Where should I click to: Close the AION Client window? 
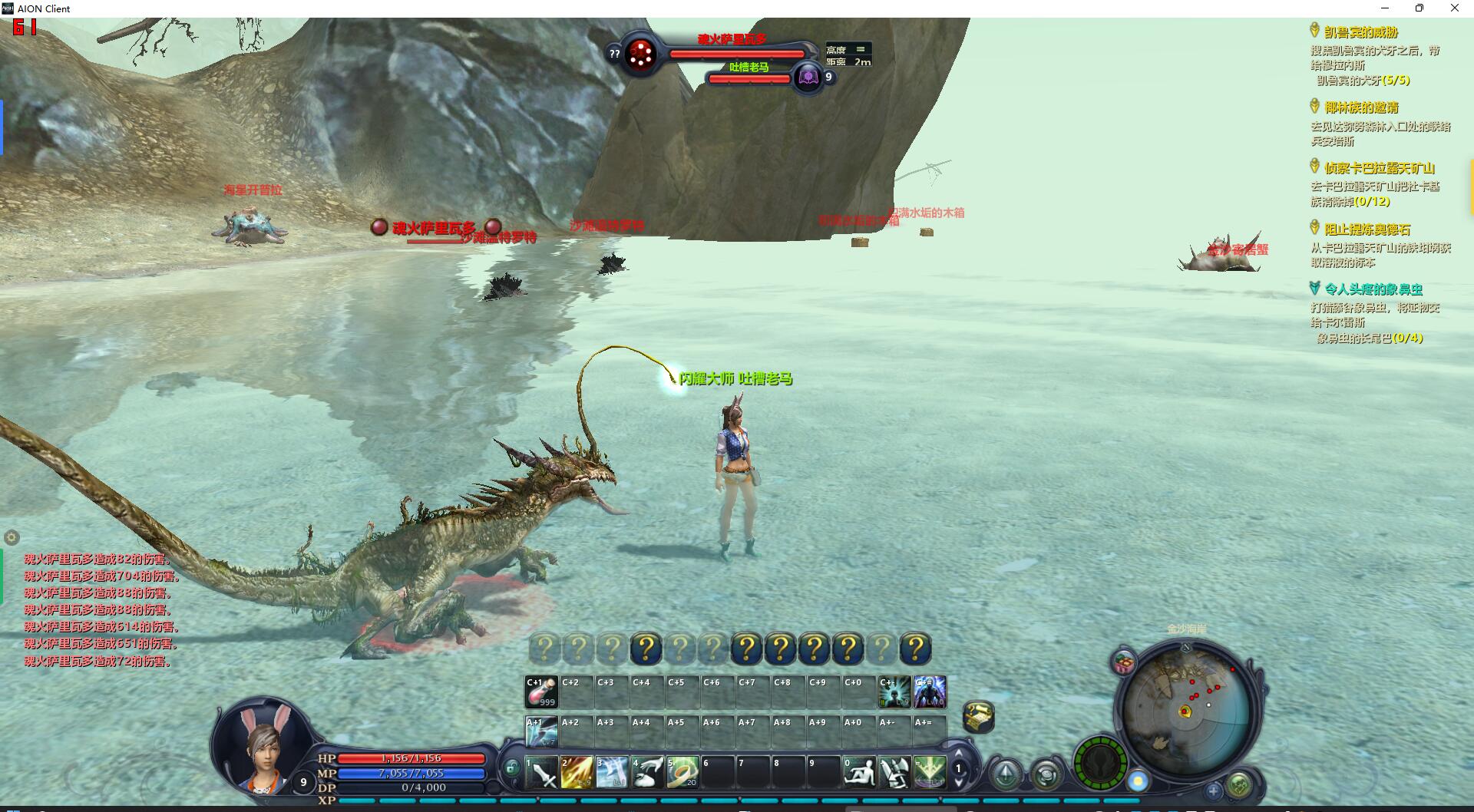(x=1454, y=8)
